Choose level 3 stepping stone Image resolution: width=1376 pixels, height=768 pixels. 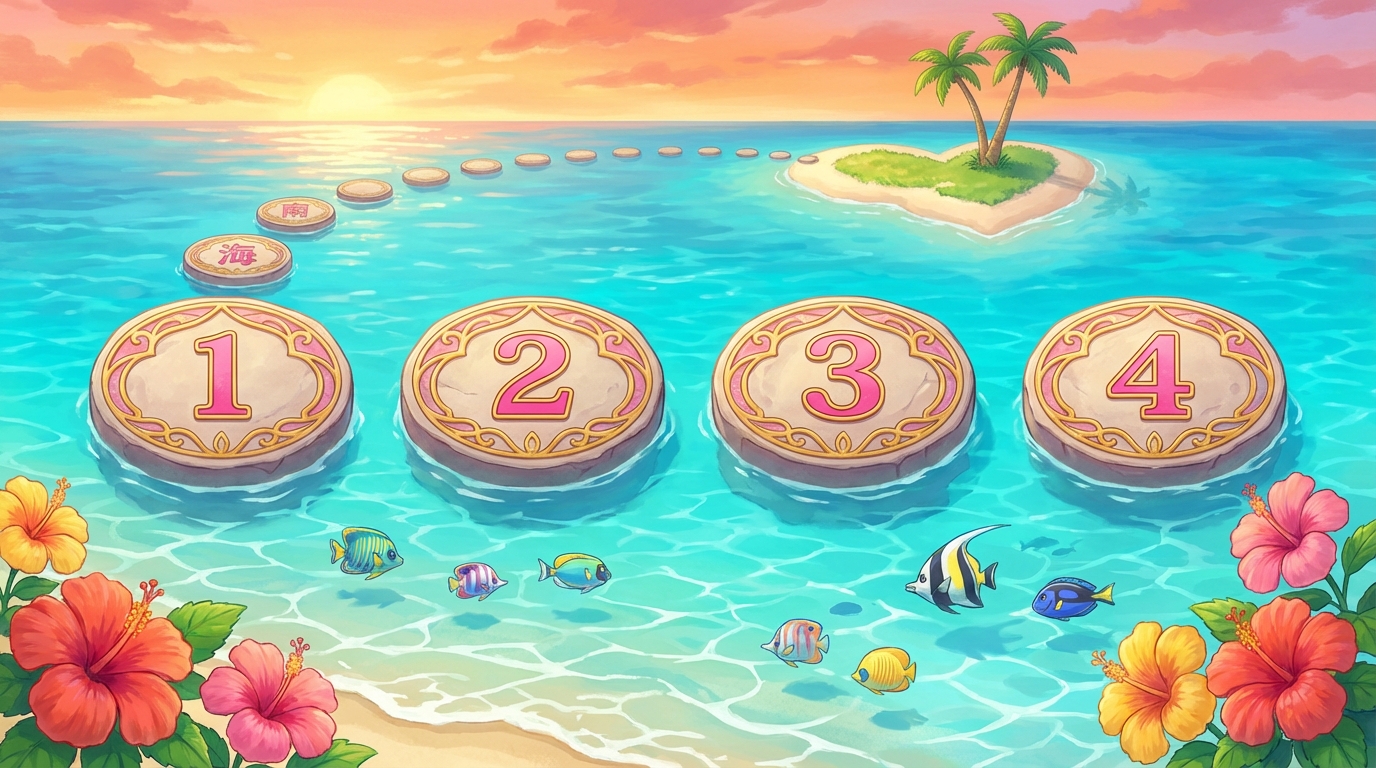click(845, 380)
